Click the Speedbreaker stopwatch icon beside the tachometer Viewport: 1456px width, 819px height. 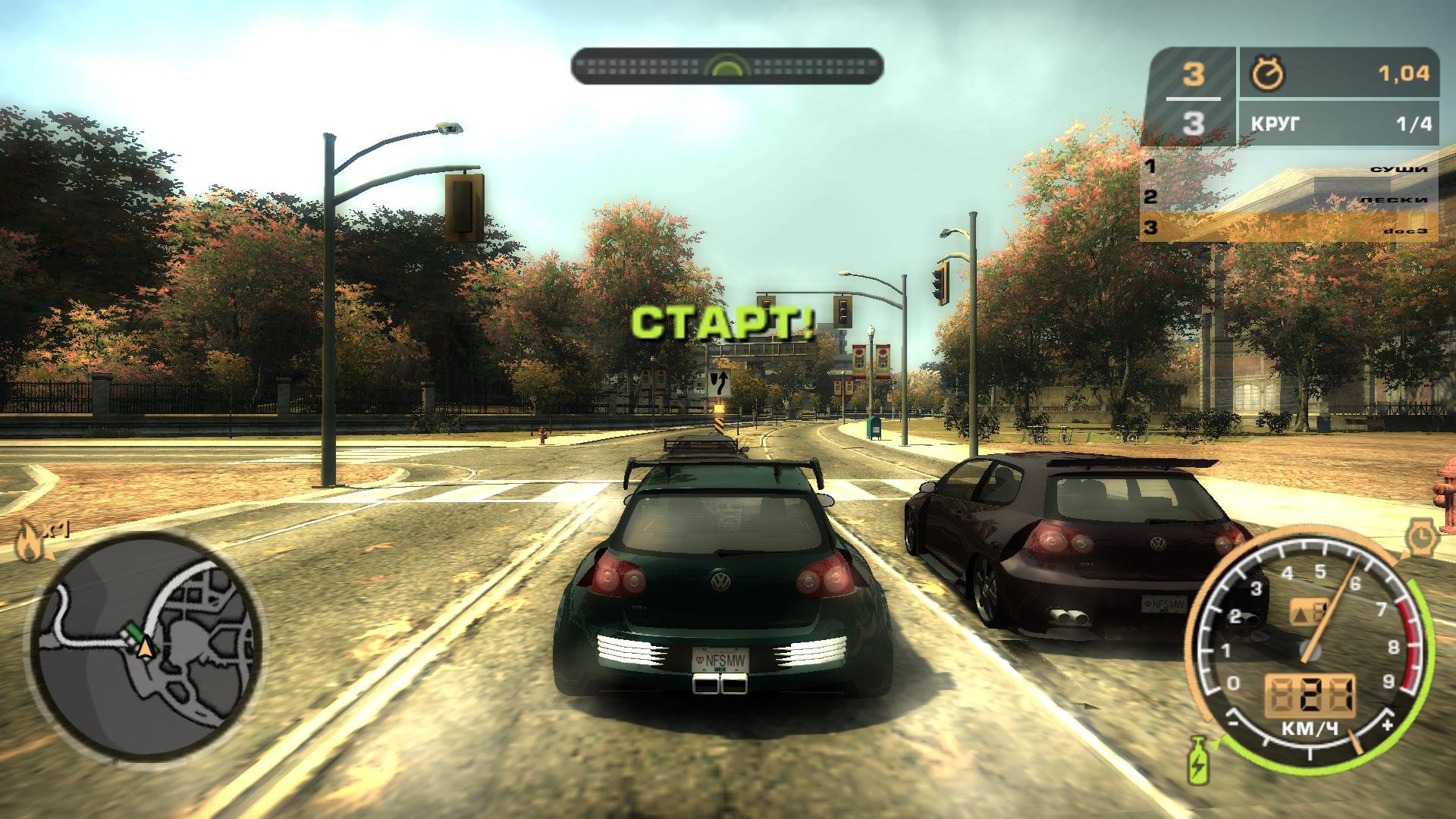tap(1419, 537)
